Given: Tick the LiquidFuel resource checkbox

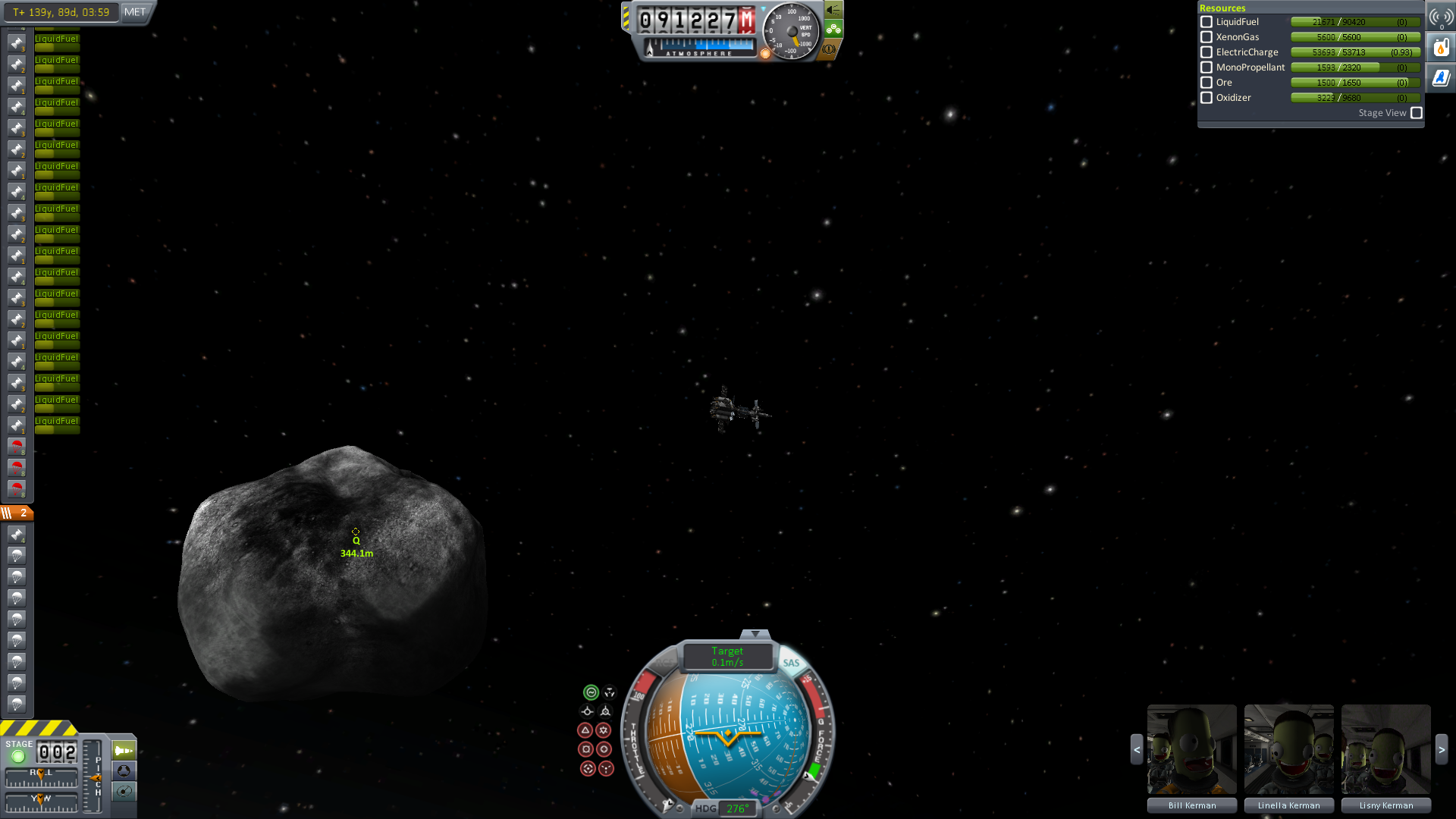Looking at the screenshot, I should pos(1207,22).
